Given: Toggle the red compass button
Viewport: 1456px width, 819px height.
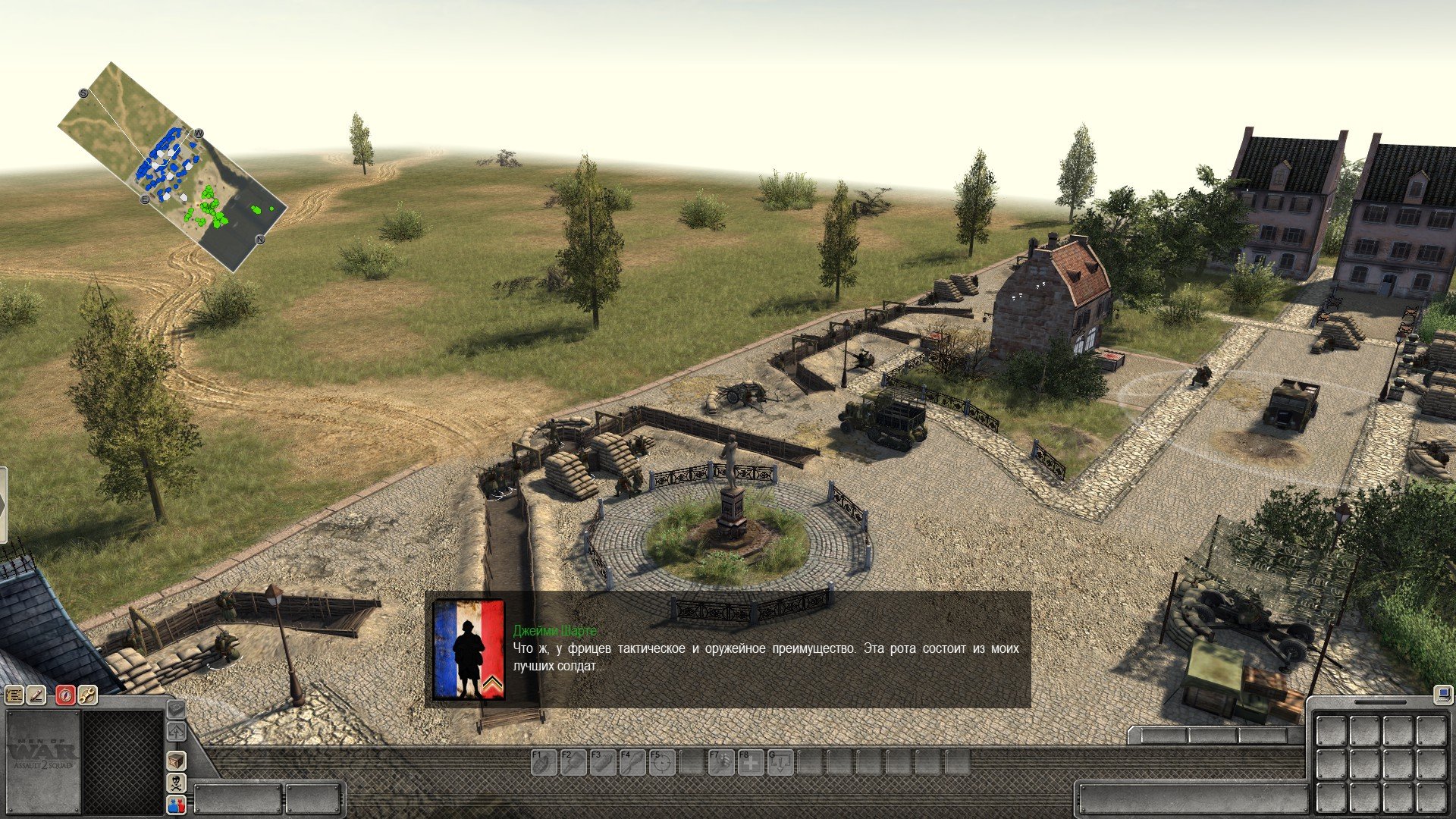Looking at the screenshot, I should [x=66, y=695].
